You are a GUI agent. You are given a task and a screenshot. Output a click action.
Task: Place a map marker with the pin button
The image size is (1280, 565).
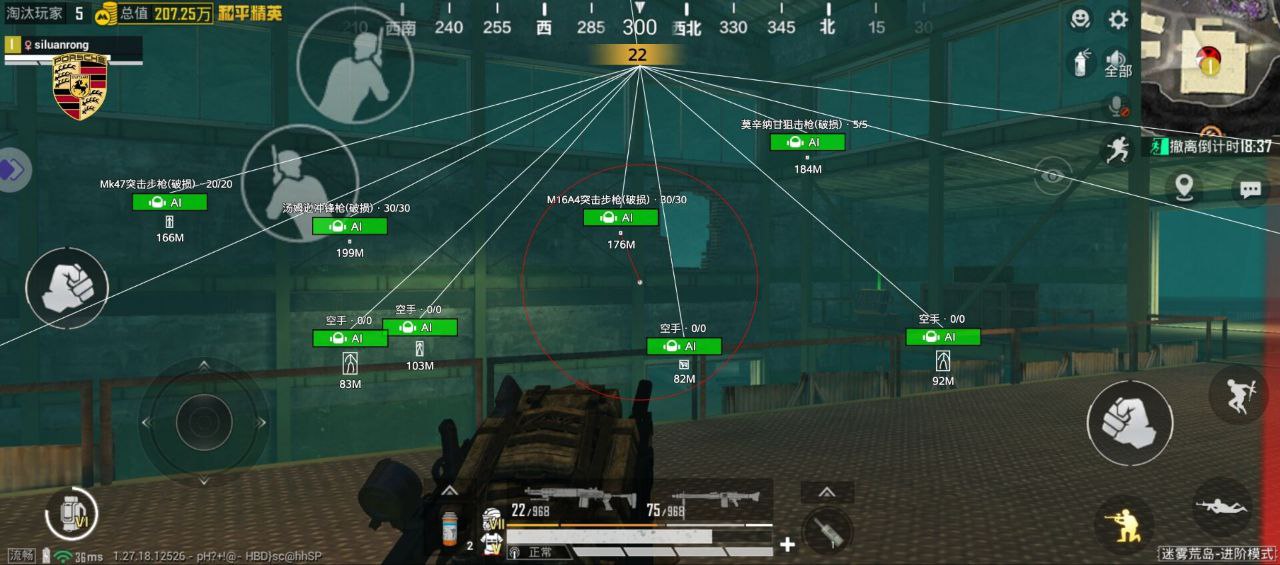(x=1185, y=187)
